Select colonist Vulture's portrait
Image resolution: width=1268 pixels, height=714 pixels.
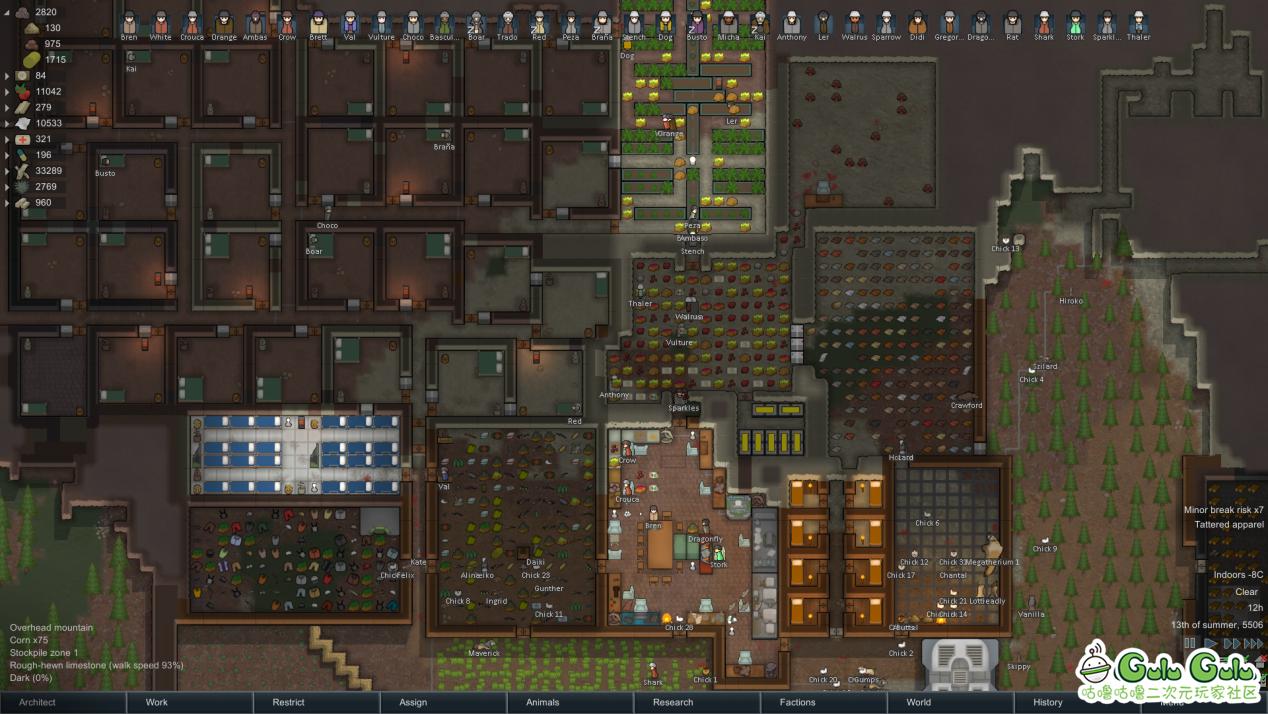(381, 23)
